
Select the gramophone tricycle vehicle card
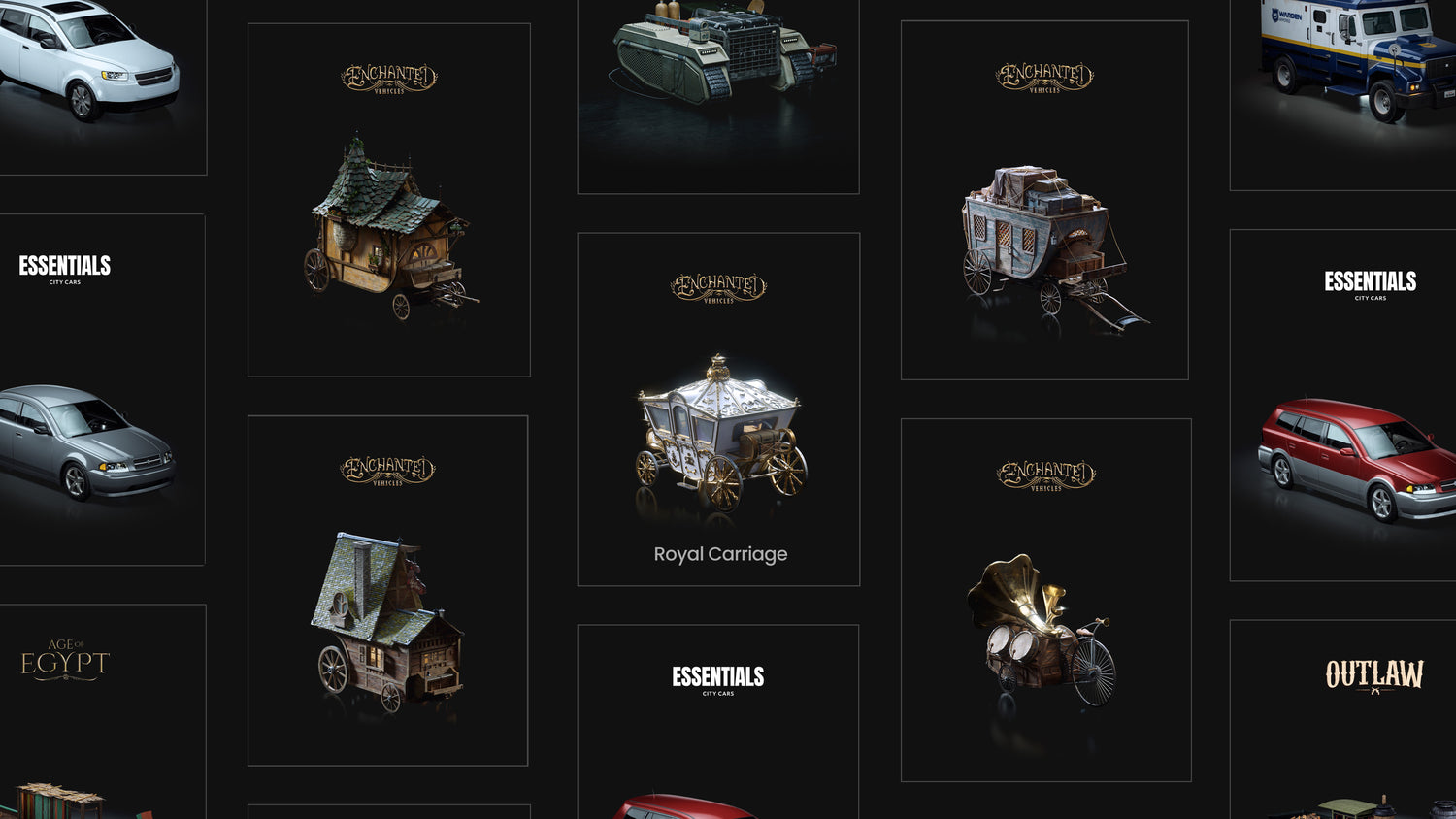[1045, 600]
